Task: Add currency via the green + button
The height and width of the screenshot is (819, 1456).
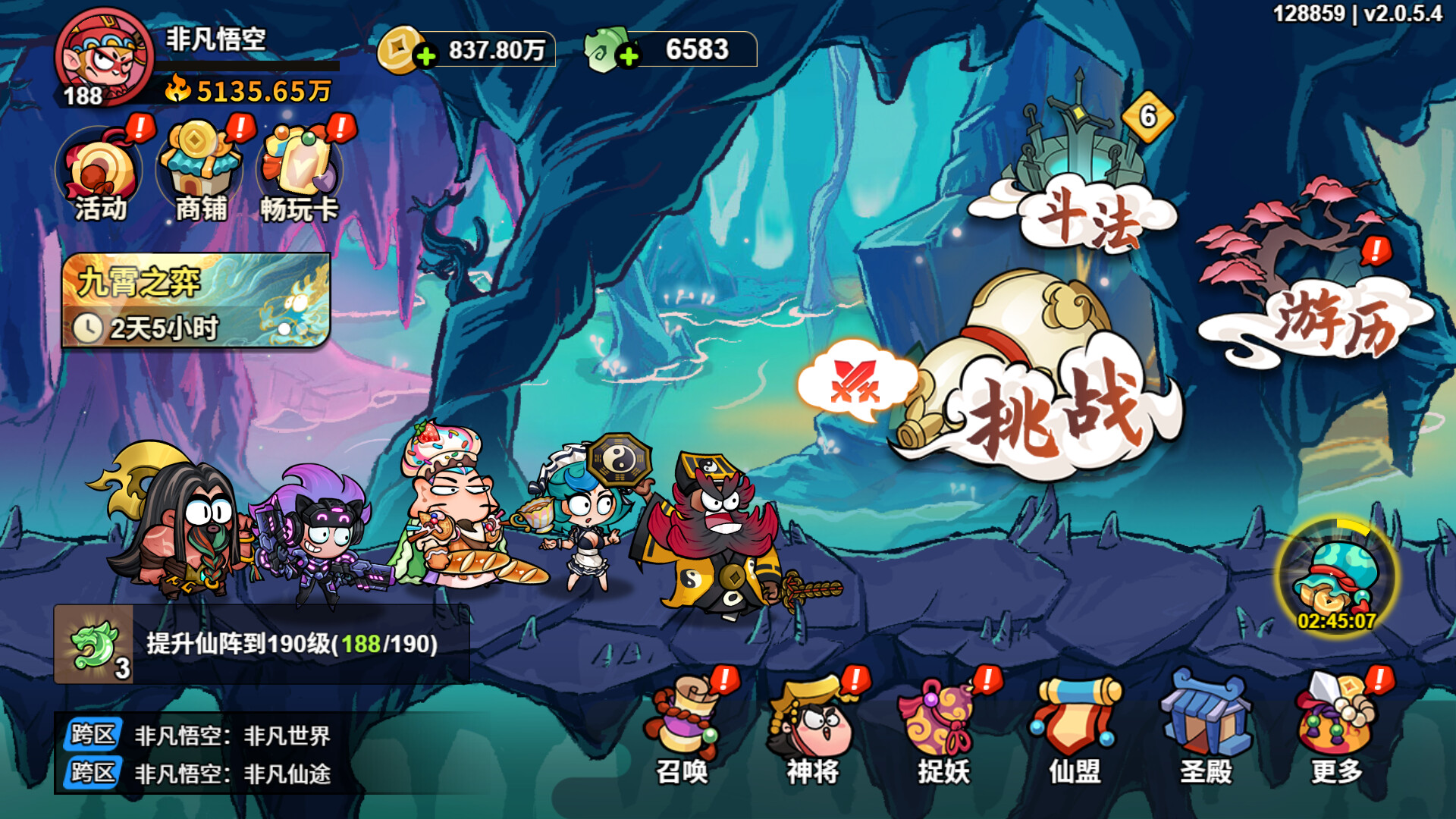Action: [628, 52]
